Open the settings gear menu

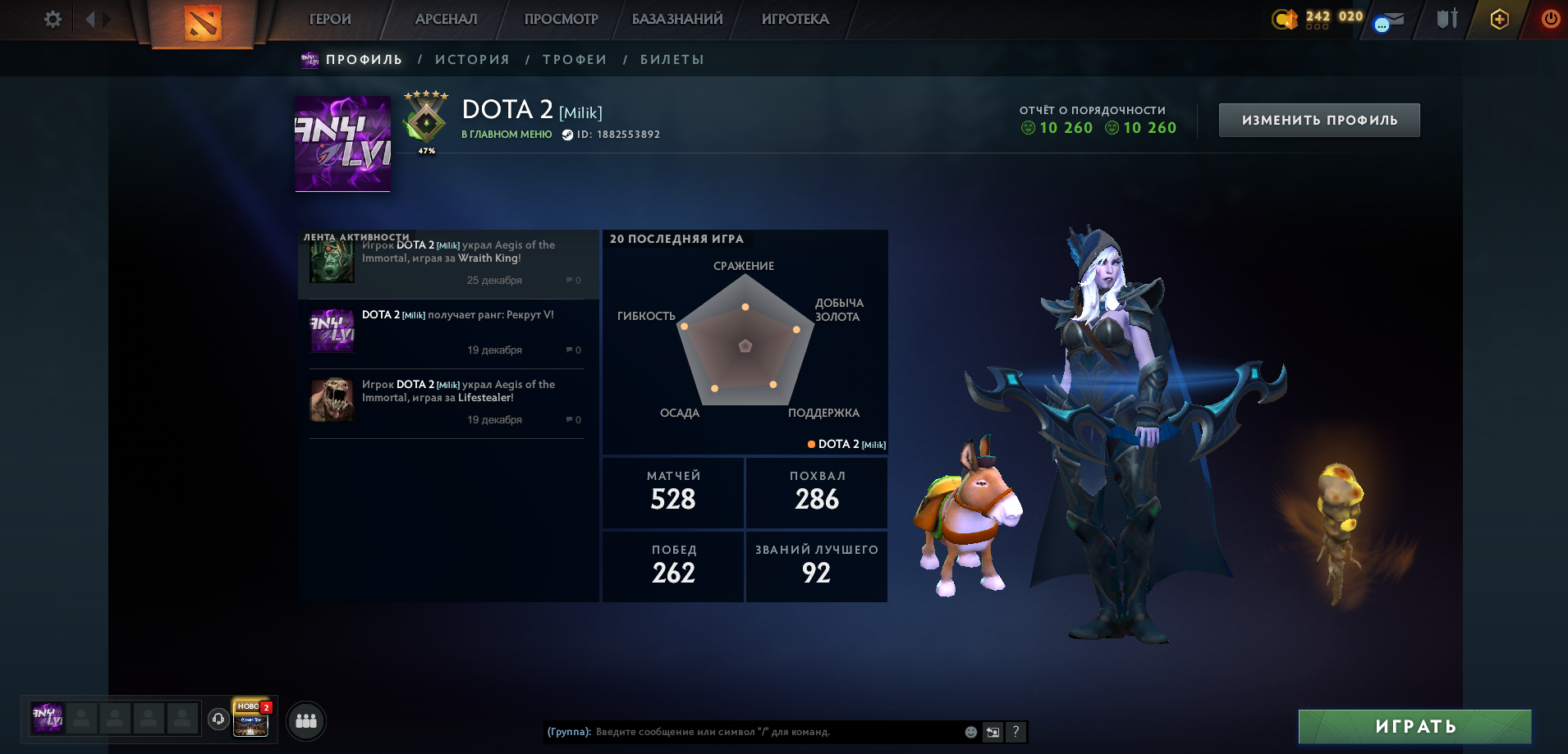52,19
